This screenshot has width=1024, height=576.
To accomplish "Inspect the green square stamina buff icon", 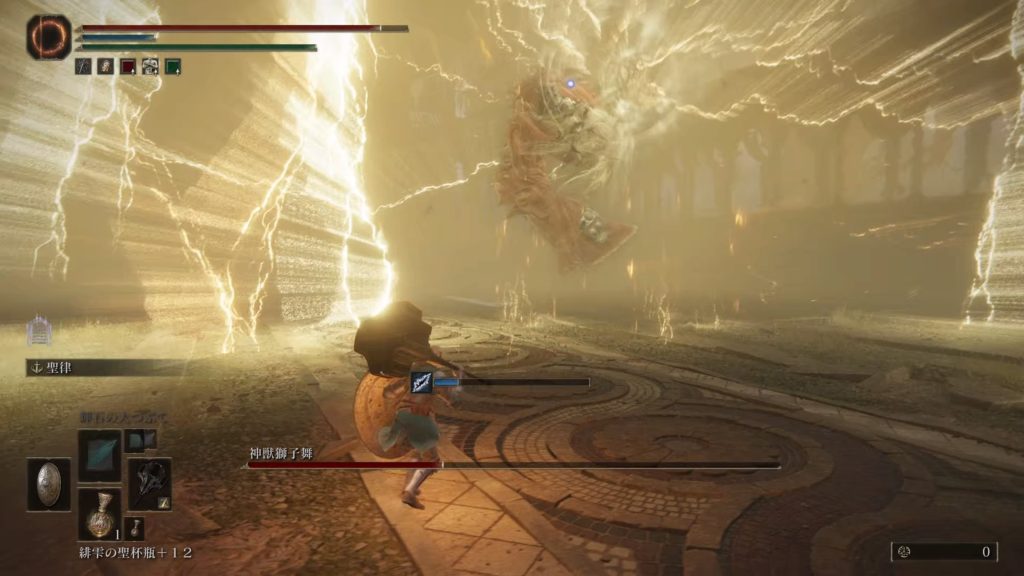I will [173, 67].
